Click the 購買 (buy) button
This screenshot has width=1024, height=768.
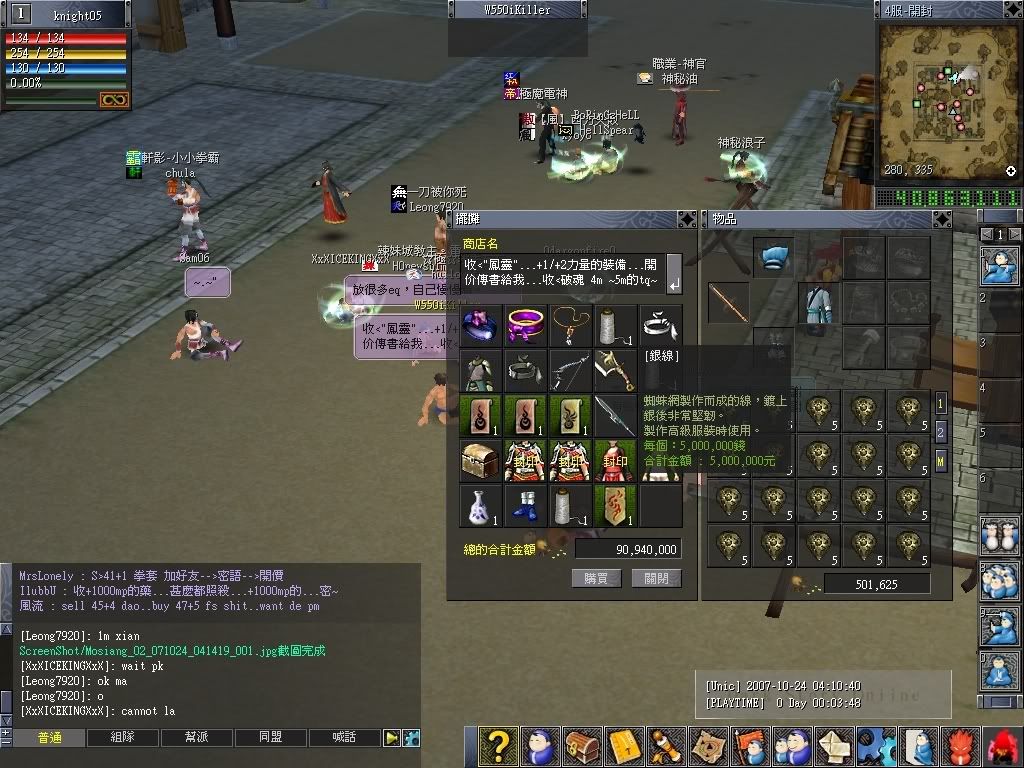[597, 578]
